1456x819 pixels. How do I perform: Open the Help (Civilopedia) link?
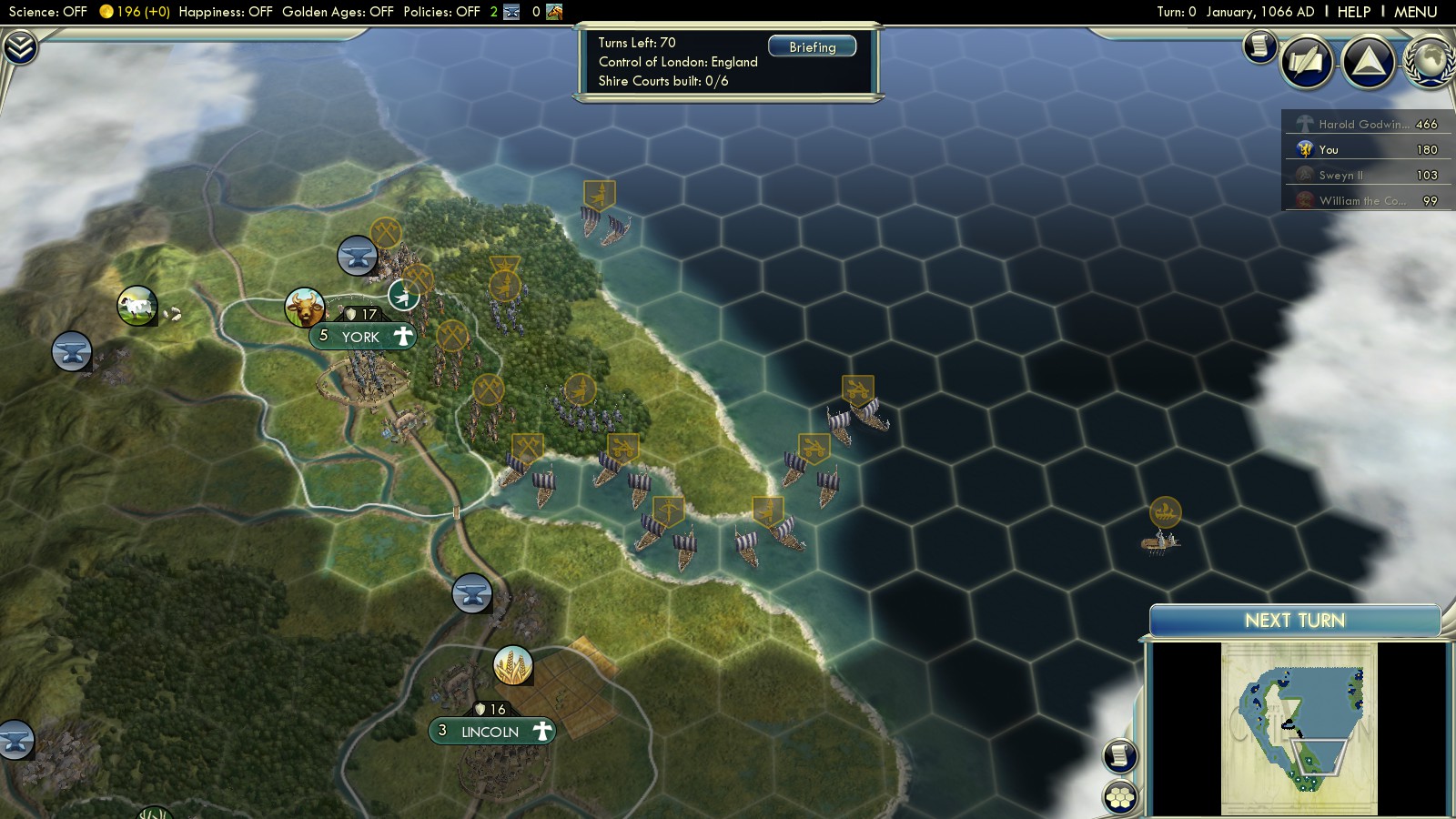click(x=1353, y=12)
